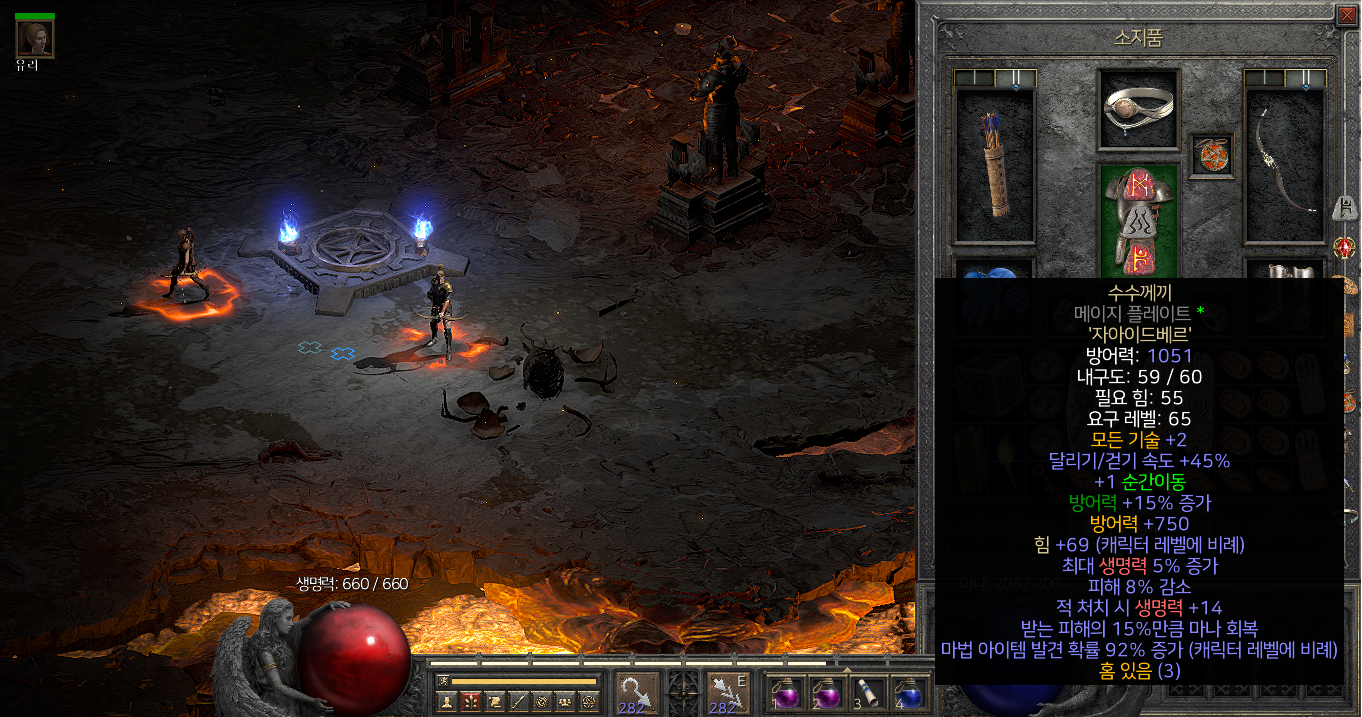Drink the blue mana potion in slot 4
Viewport: 1362px width, 717px height.
pos(906,692)
